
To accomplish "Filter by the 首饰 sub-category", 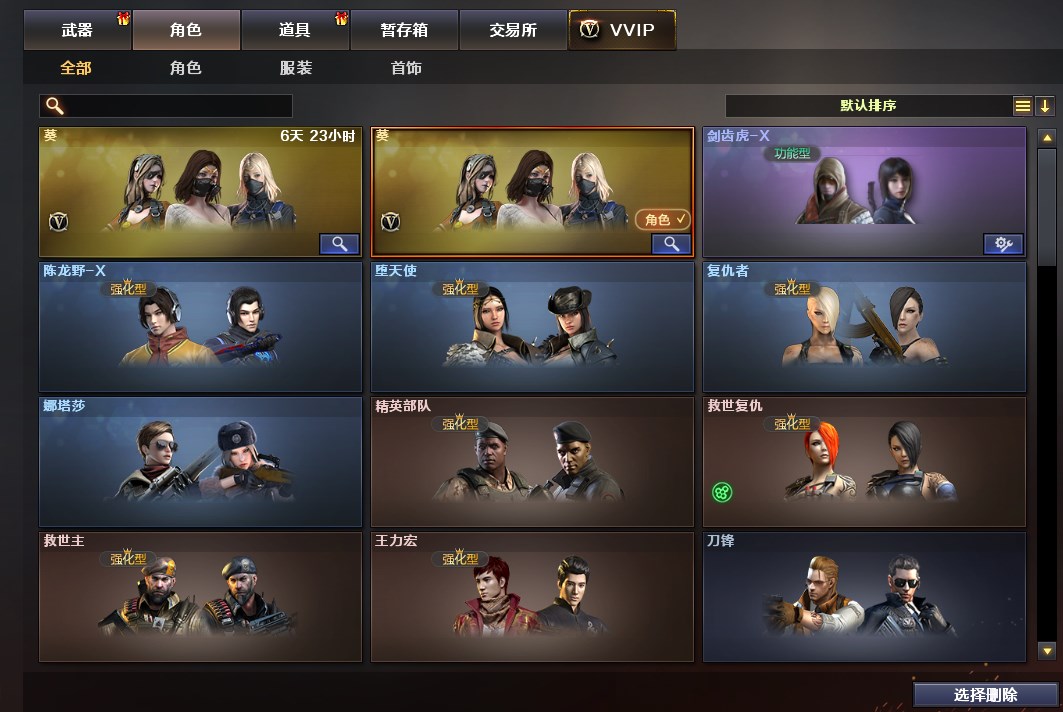I will pyautogui.click(x=406, y=68).
